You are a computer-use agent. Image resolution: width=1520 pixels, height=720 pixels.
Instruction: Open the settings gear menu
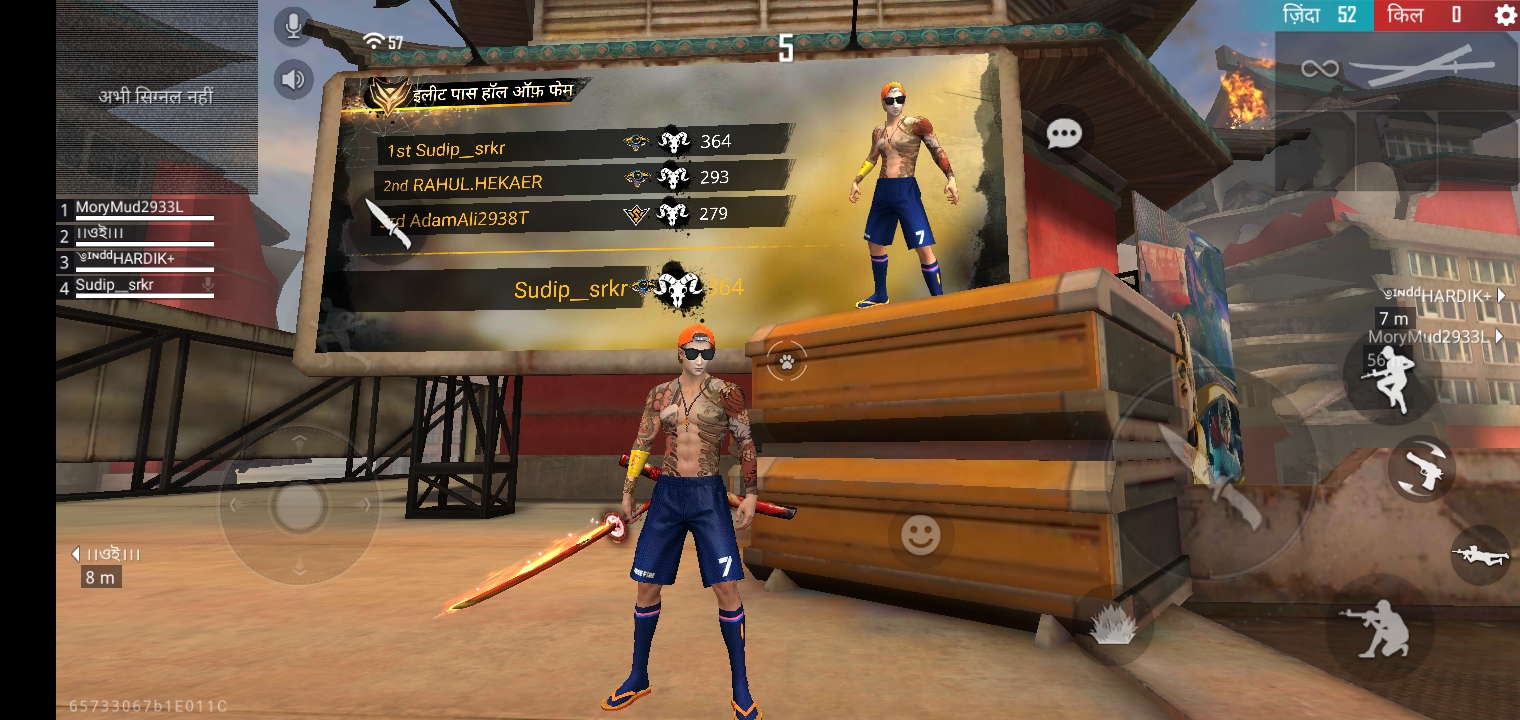1504,15
